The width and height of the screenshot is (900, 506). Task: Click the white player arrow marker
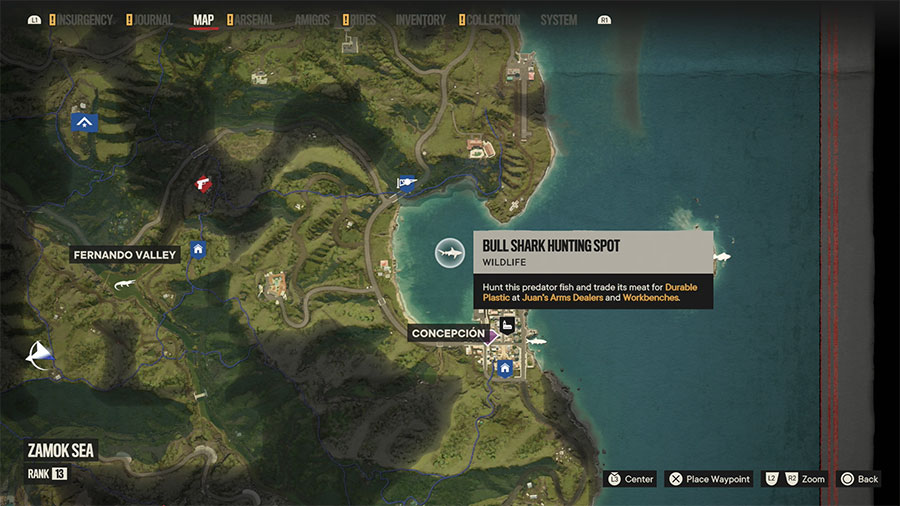(x=40, y=354)
